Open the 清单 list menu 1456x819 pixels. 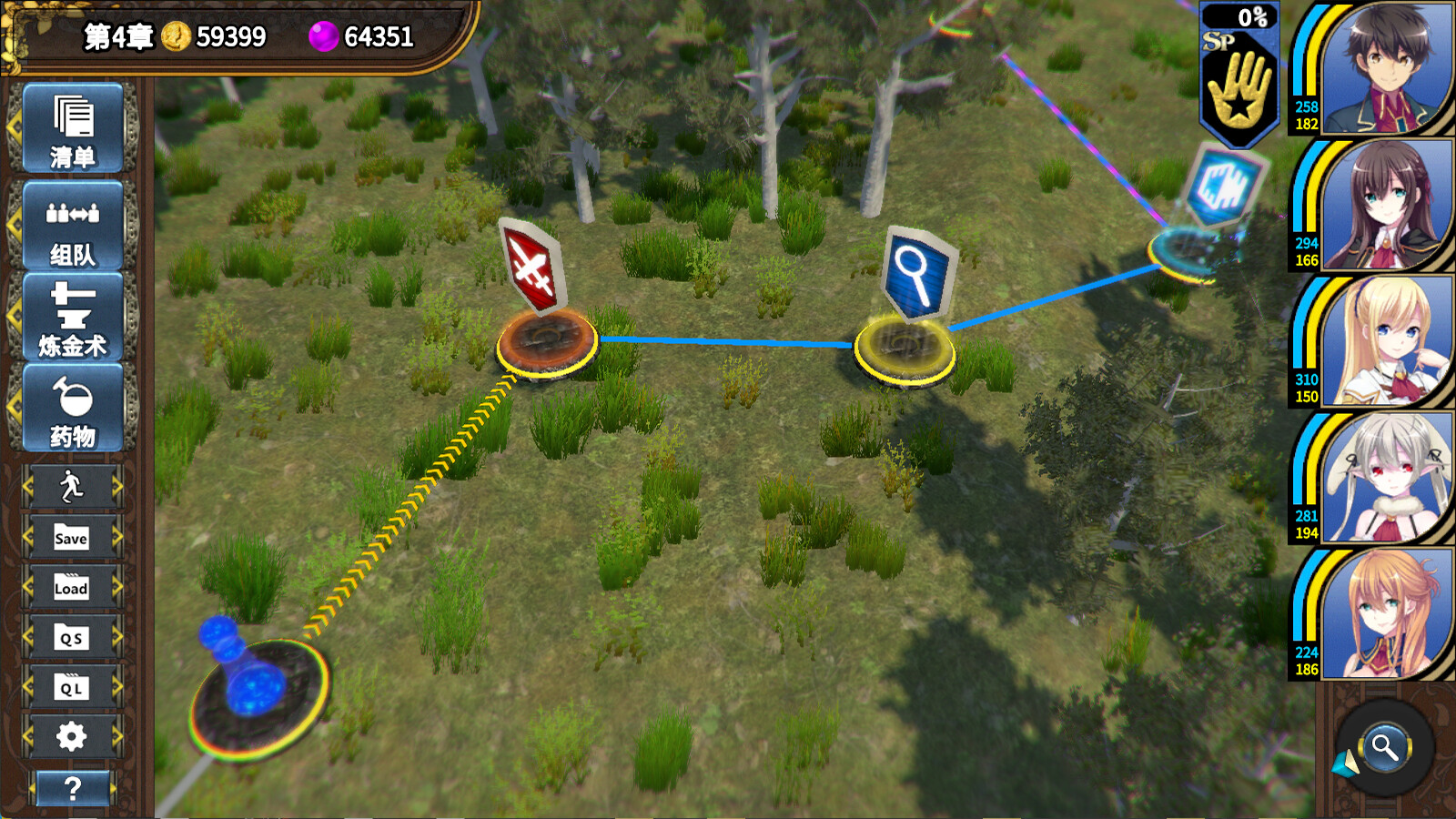[73, 129]
